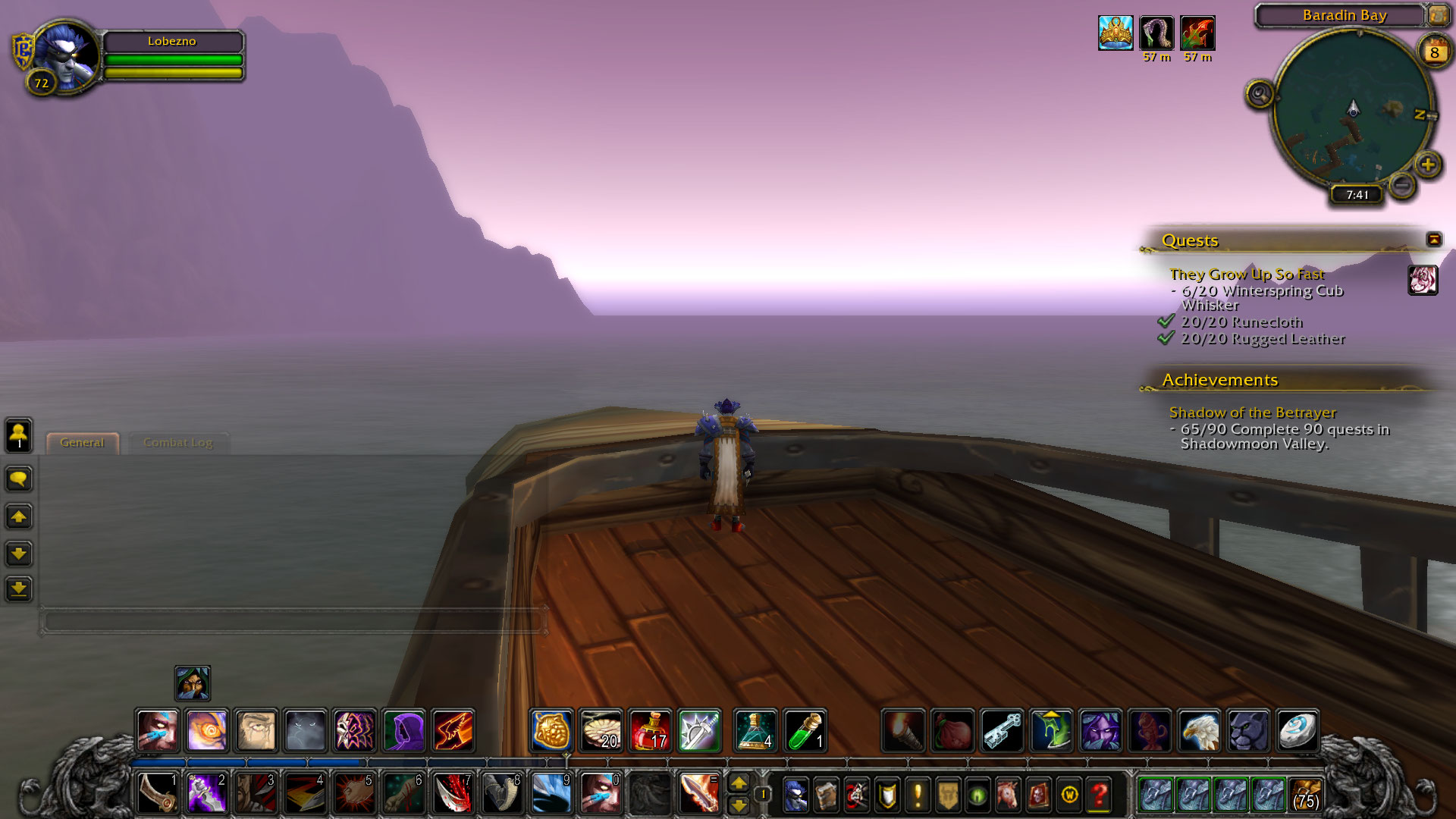Open the Shadow of the Betrayer achievement

(1252, 413)
